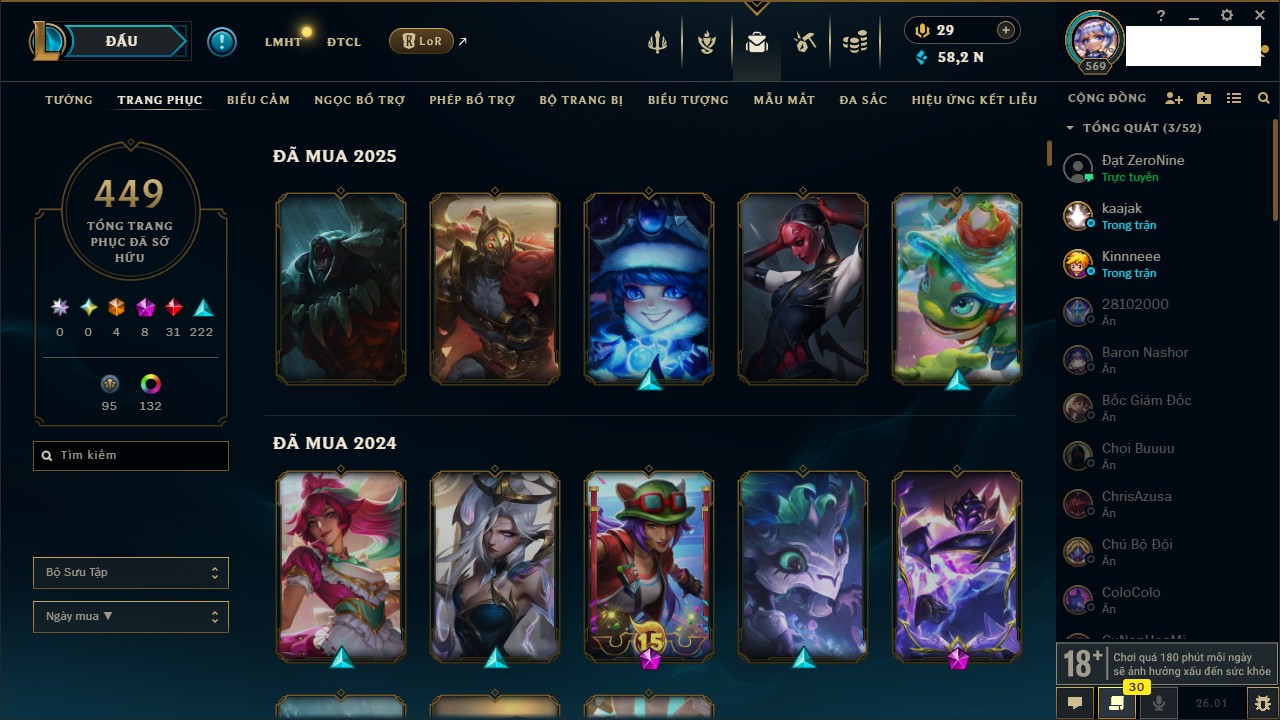
Task: Select the NGỌC BỔ TRỢ runes tab
Action: (360, 100)
